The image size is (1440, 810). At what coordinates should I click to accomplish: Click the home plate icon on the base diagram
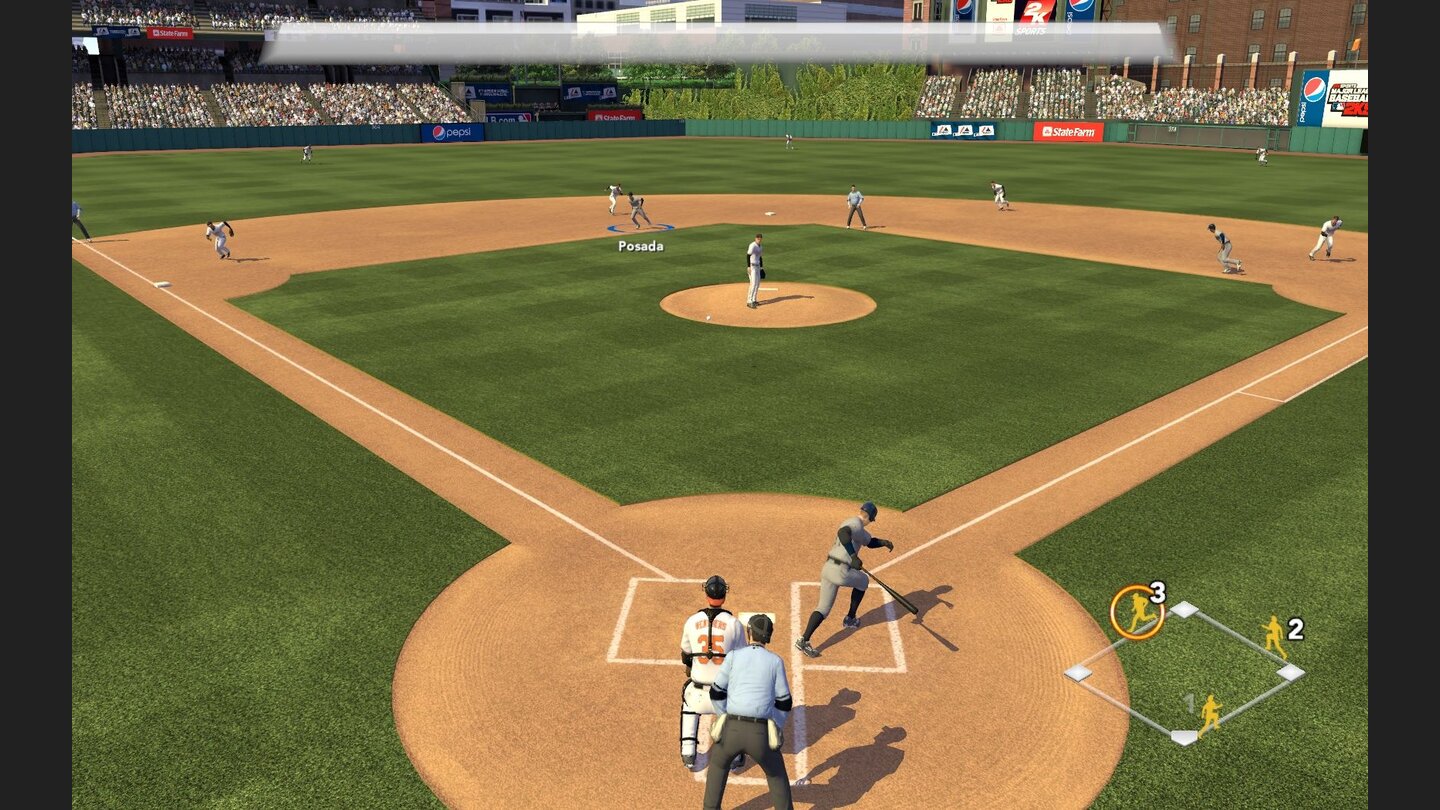click(1185, 736)
